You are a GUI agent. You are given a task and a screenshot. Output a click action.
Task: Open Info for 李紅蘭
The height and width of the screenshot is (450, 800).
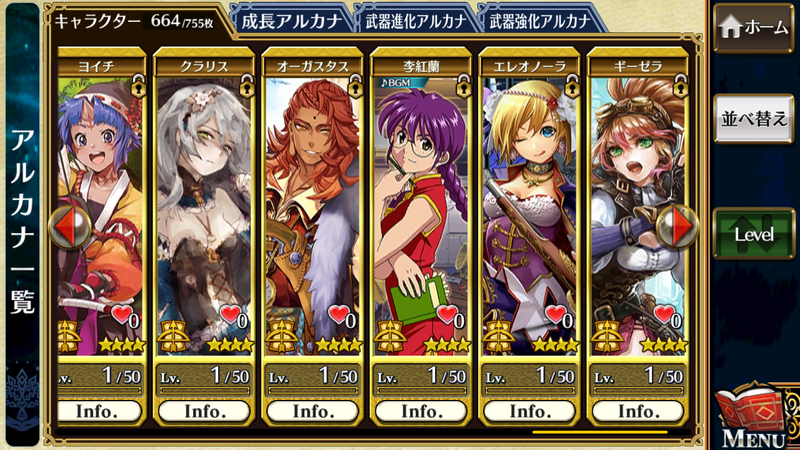pos(419,411)
